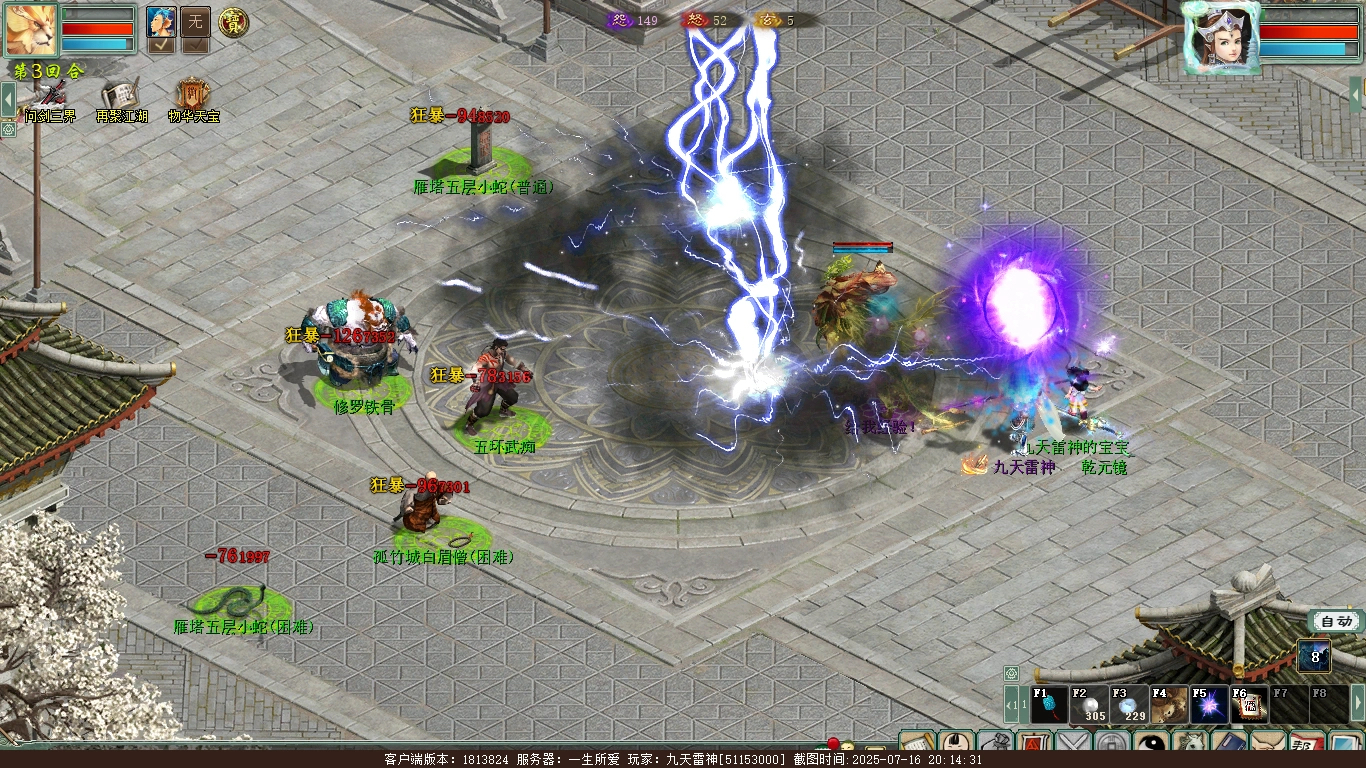Select the blue-haired character portrait
Screen dimensions: 1366x768
[161, 21]
